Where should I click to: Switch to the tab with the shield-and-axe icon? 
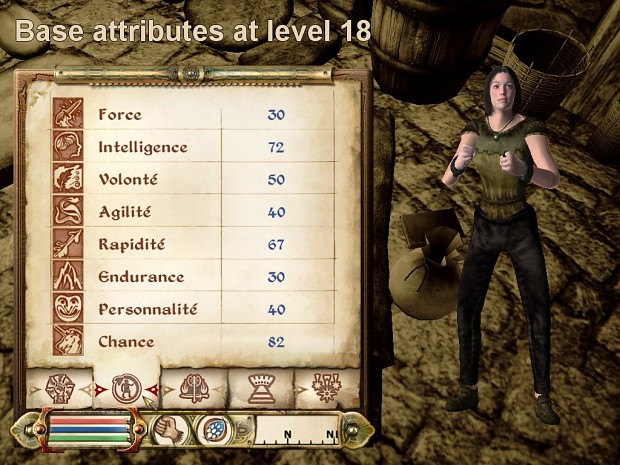(193, 388)
